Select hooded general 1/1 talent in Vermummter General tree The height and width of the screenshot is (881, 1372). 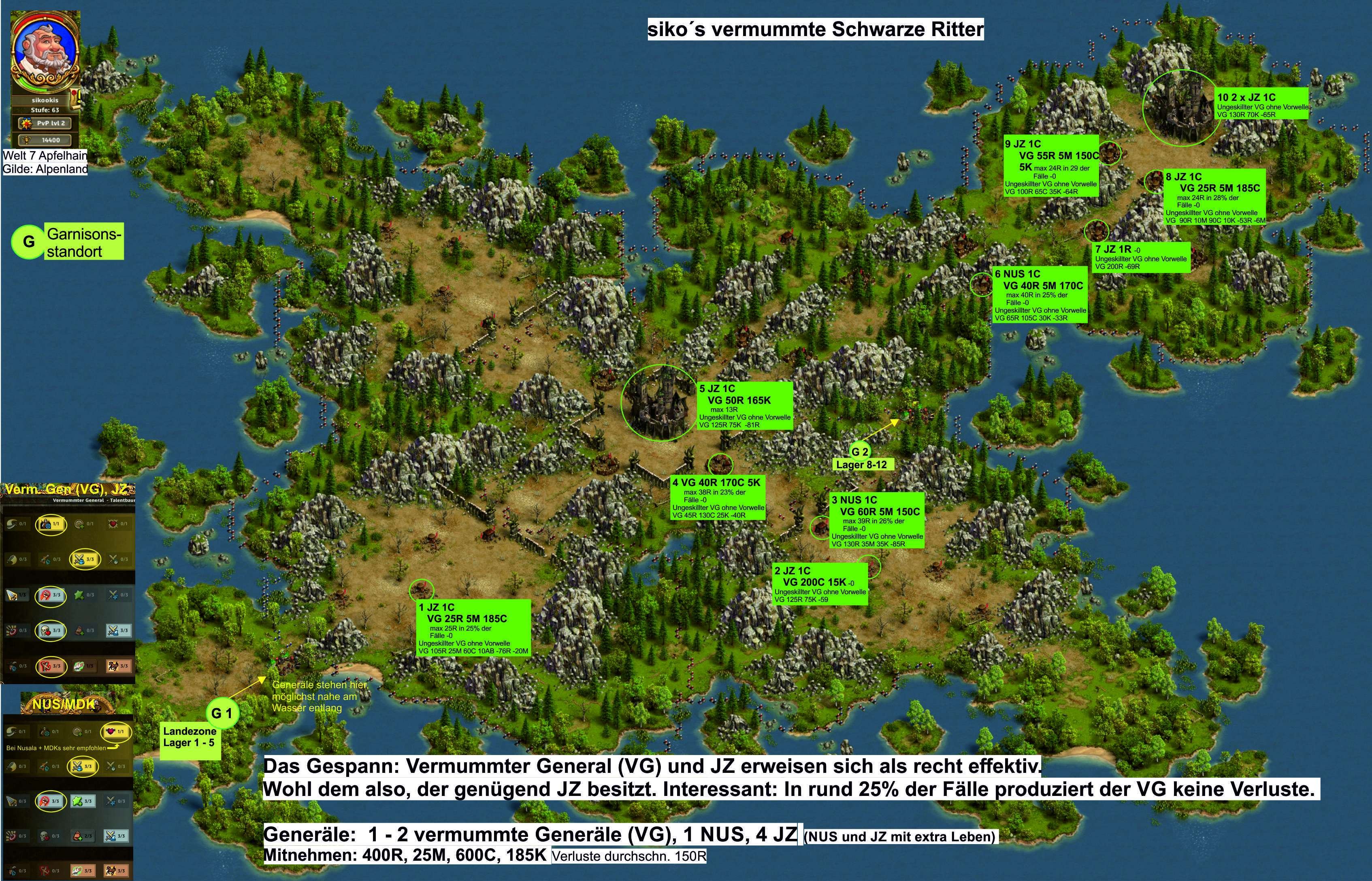pyautogui.click(x=51, y=523)
